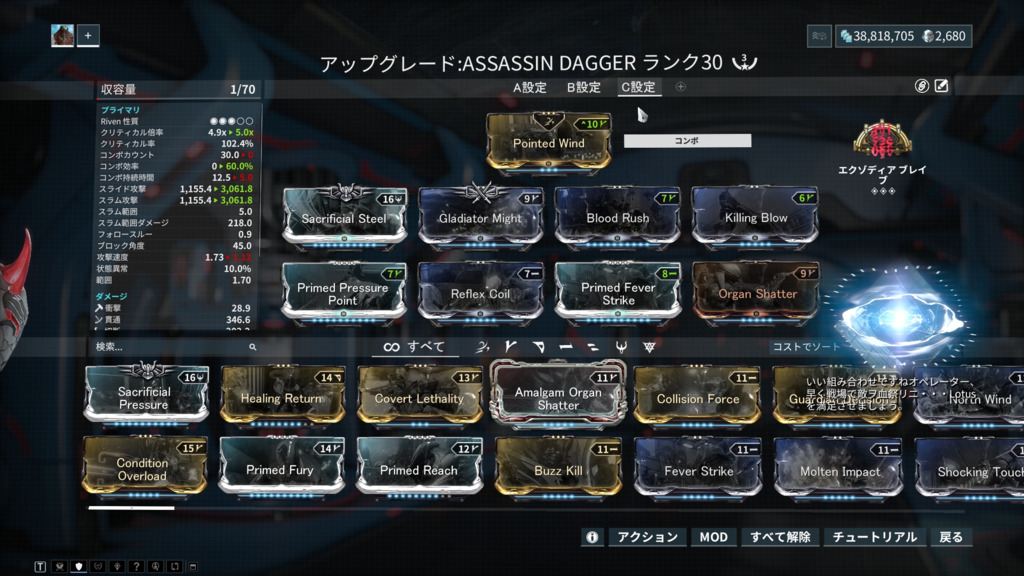1024x576 pixels.
Task: Switch to the B設定 loadout tab
Action: (584, 87)
